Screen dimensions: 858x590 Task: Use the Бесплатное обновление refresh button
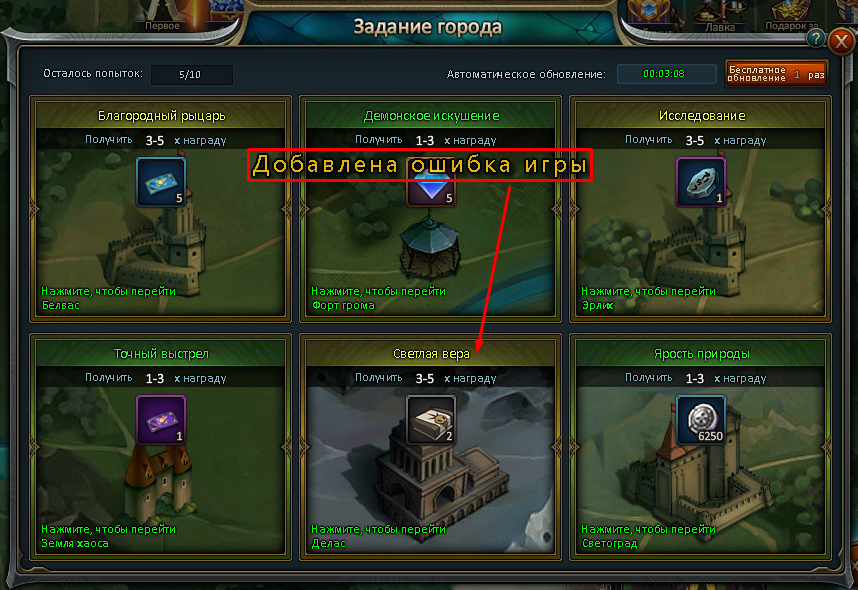click(x=776, y=74)
